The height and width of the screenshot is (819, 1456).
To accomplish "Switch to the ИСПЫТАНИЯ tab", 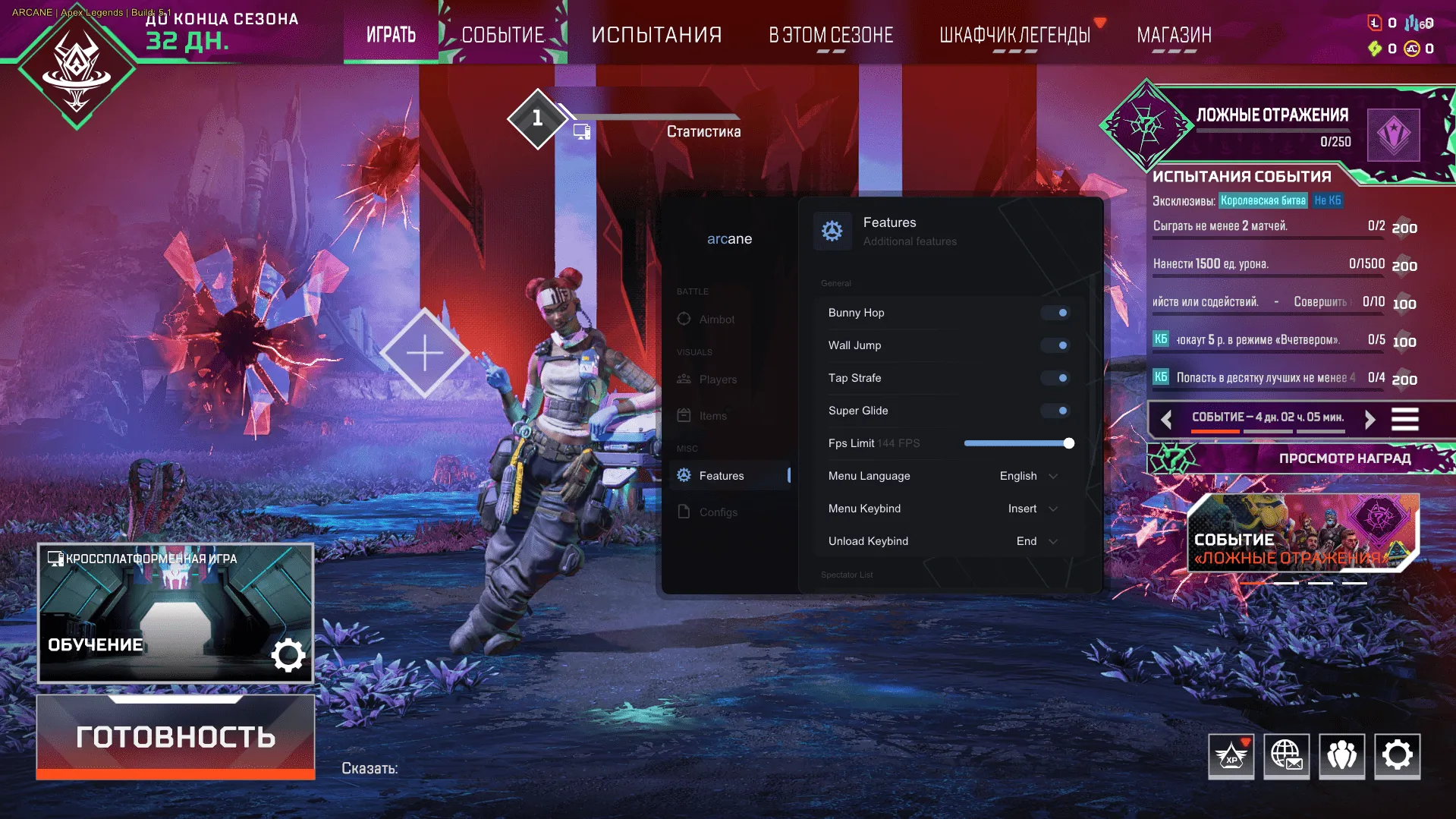I will [656, 33].
